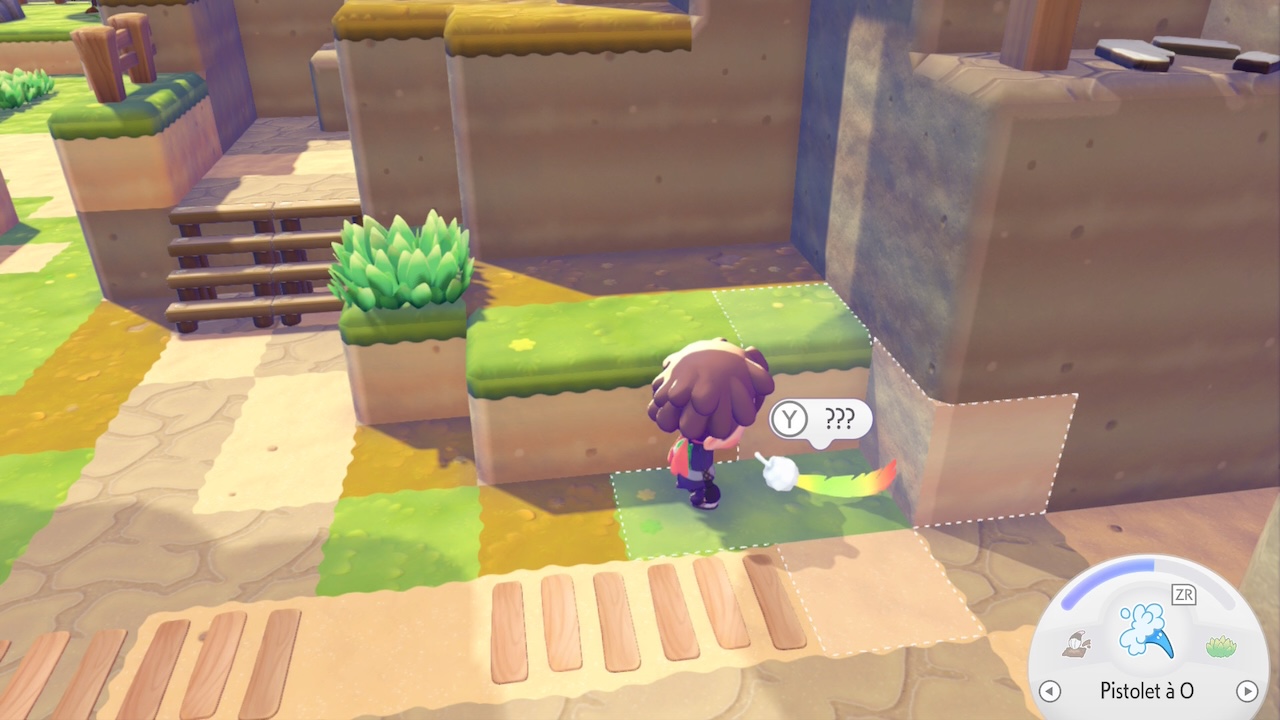Switch to the digging move icon
Image resolution: width=1280 pixels, height=720 pixels.
[1077, 645]
